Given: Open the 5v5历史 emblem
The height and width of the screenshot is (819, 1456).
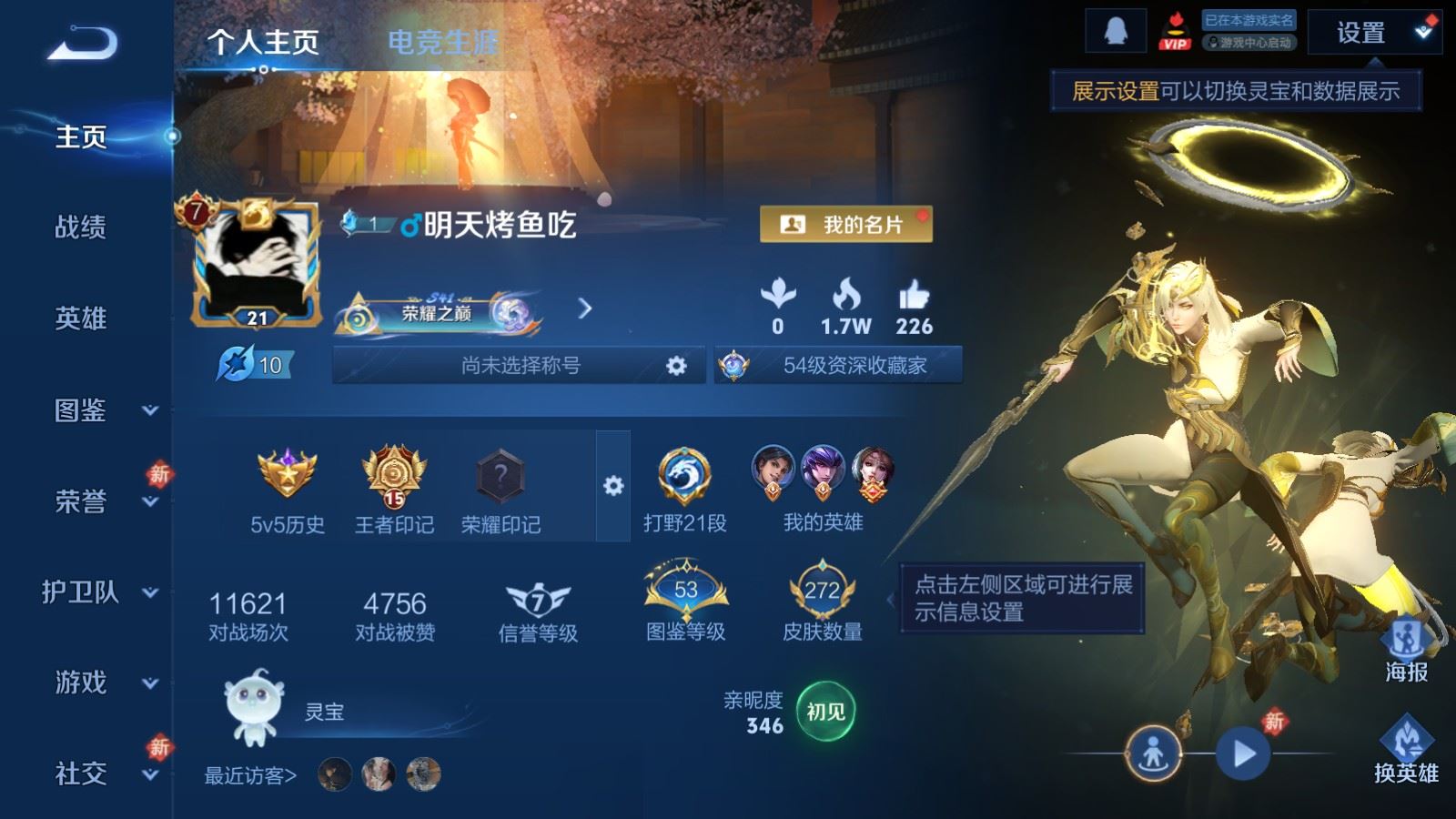Looking at the screenshot, I should coord(288,478).
